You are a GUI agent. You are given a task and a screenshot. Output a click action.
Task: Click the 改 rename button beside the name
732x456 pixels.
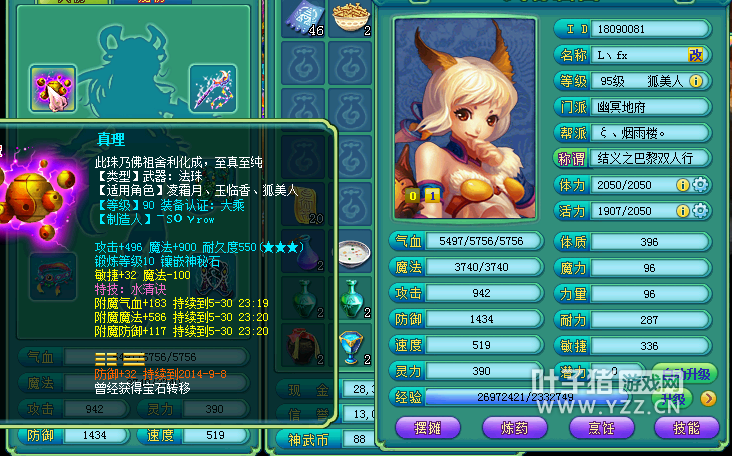point(696,54)
